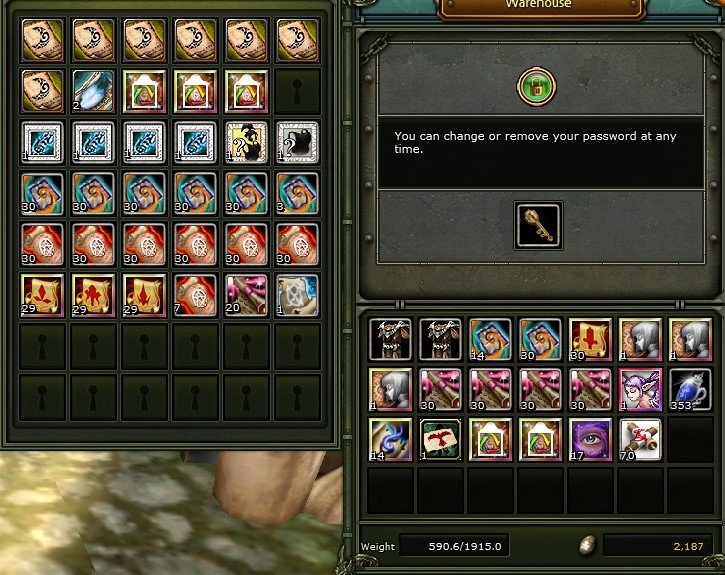Select the rolled scroll stack of 70
The height and width of the screenshot is (575, 725).
pyautogui.click(x=639, y=438)
